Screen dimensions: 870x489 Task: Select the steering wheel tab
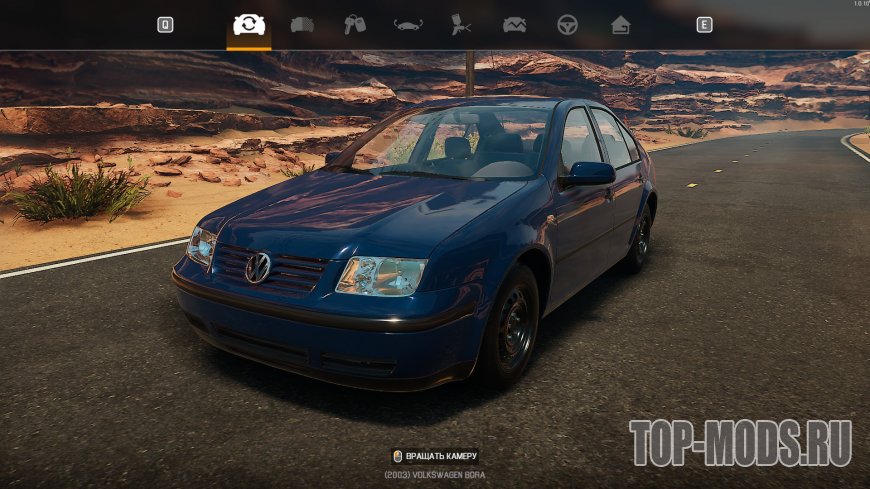coord(567,25)
